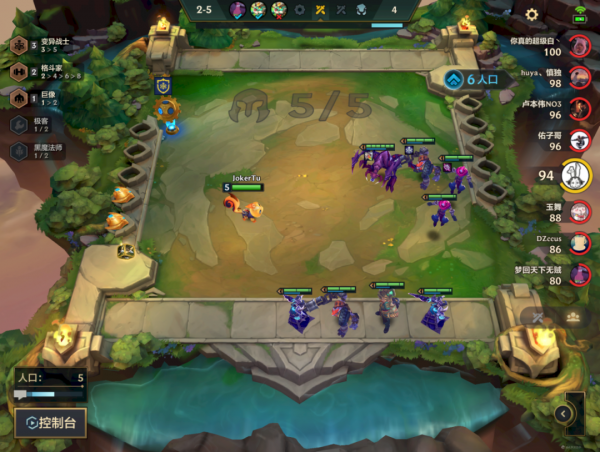View player 你真的超级白's board
600x452 pixels.
(579, 46)
